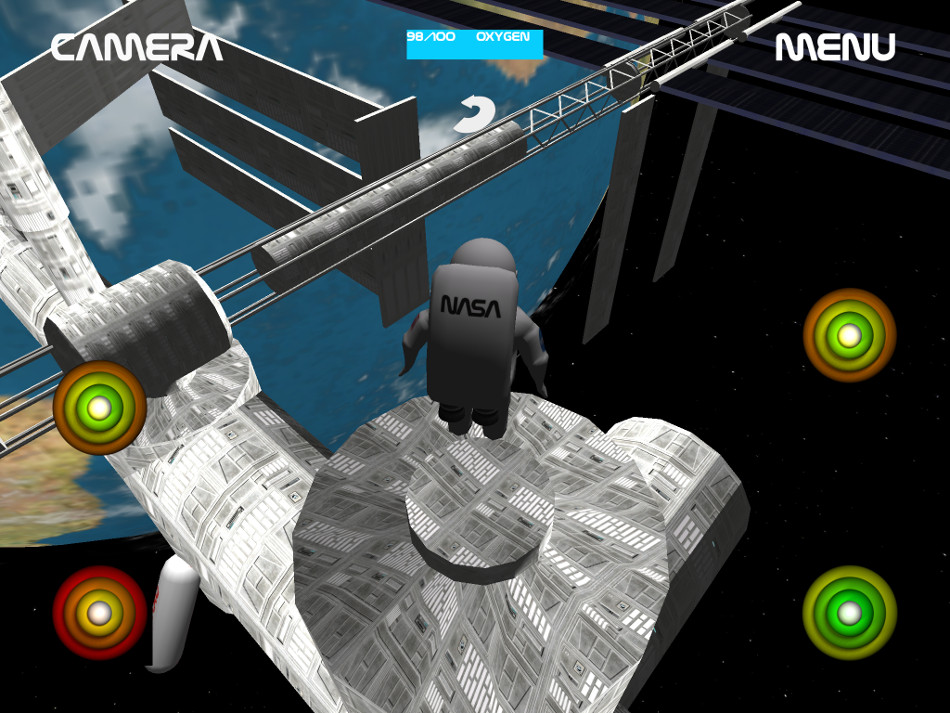This screenshot has height=713, width=950.
Task: Tap the orange-ringed button with the yellow center
Action: [849, 335]
